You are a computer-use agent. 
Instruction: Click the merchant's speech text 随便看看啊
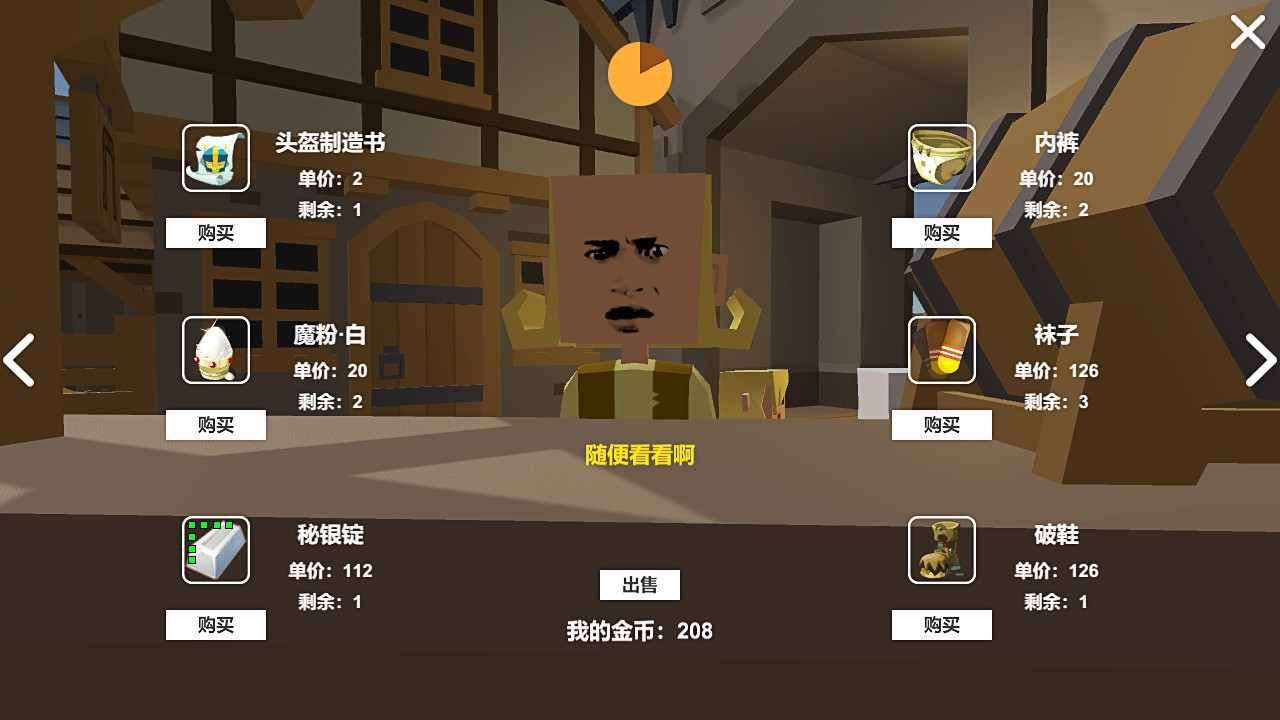coord(640,456)
